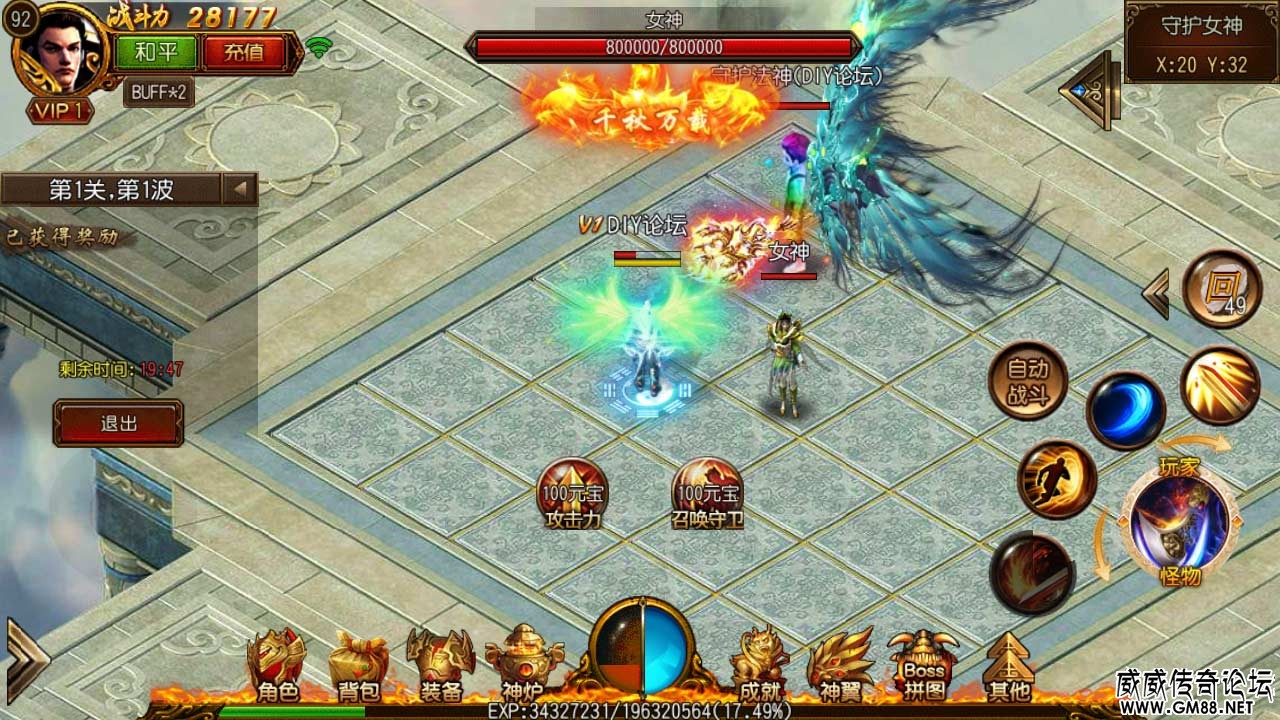Enable 自动战斗 auto battle
1280x720 pixels.
(1027, 381)
